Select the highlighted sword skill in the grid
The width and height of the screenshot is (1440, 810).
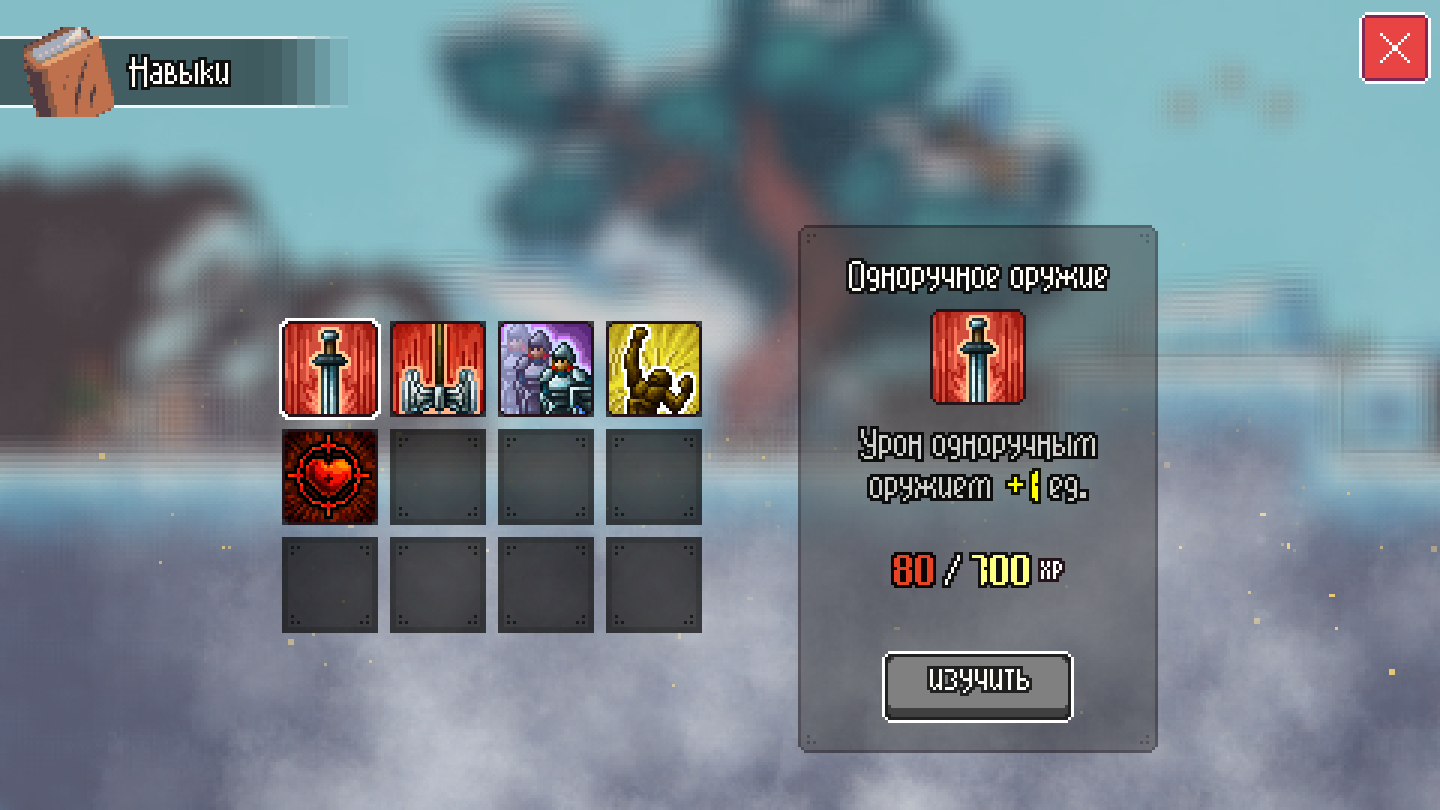pyautogui.click(x=329, y=368)
